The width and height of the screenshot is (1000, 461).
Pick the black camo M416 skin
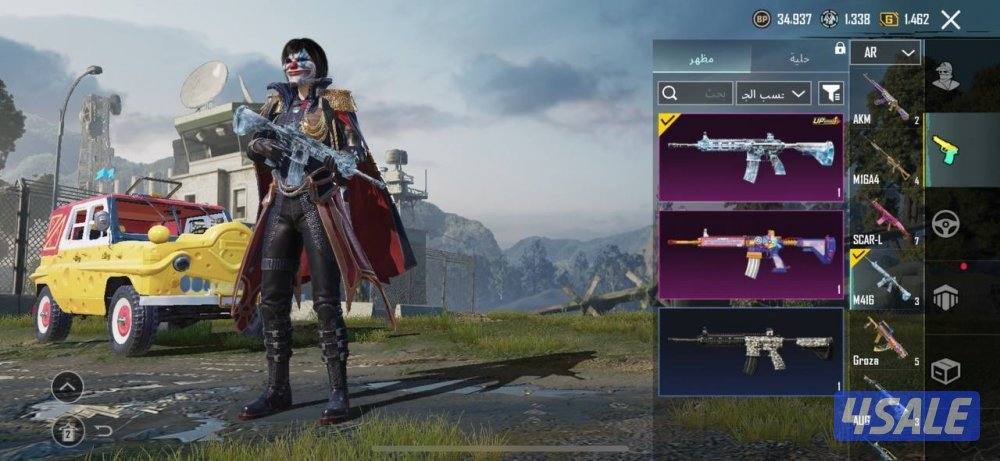click(x=750, y=351)
